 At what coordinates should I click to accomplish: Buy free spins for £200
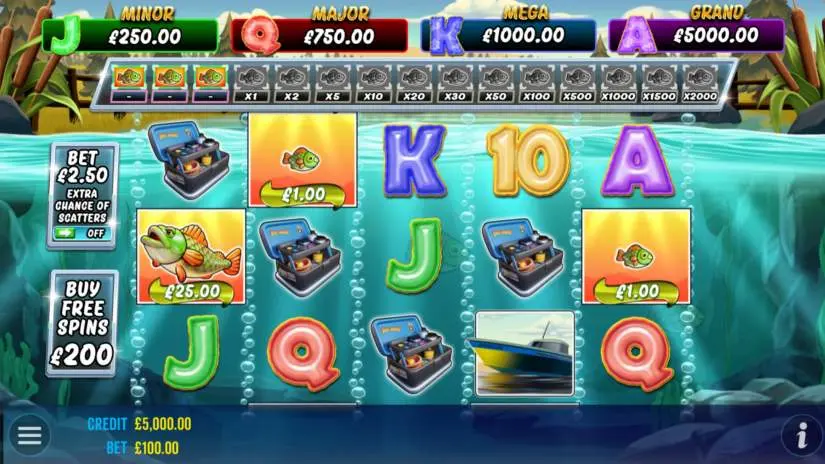[82, 323]
